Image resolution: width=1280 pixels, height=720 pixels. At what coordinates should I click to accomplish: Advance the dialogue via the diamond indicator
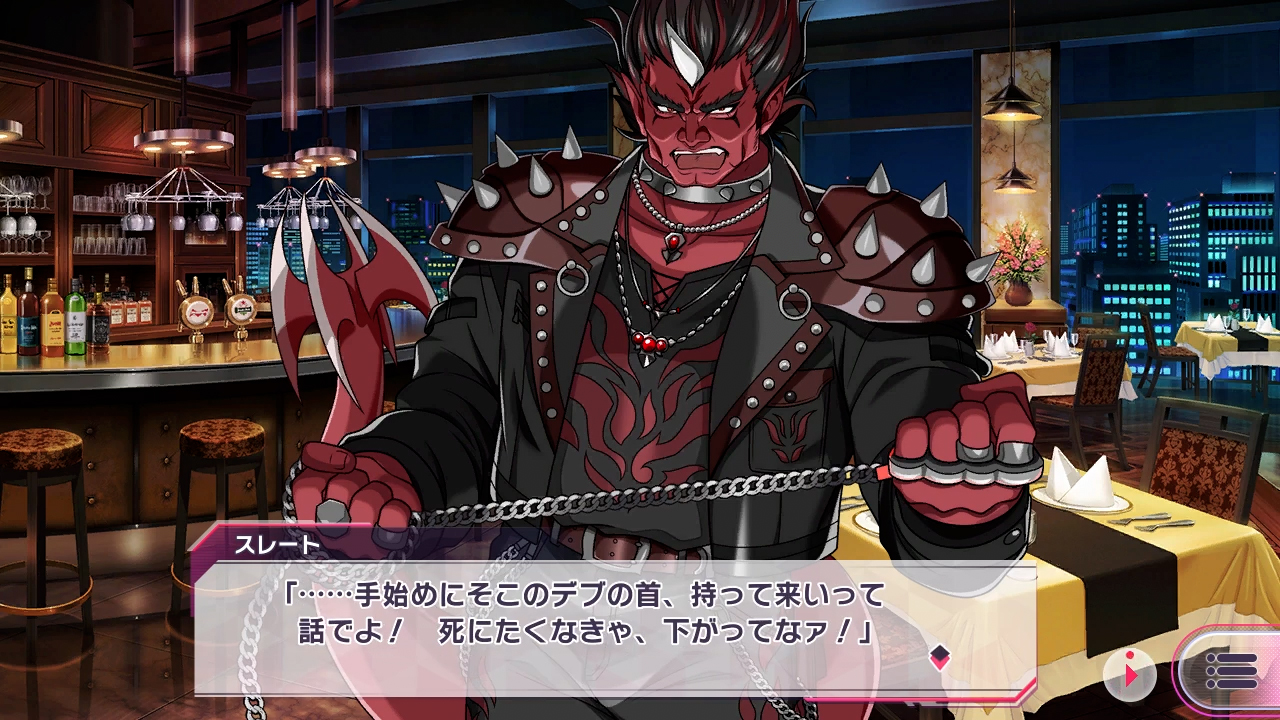939,656
